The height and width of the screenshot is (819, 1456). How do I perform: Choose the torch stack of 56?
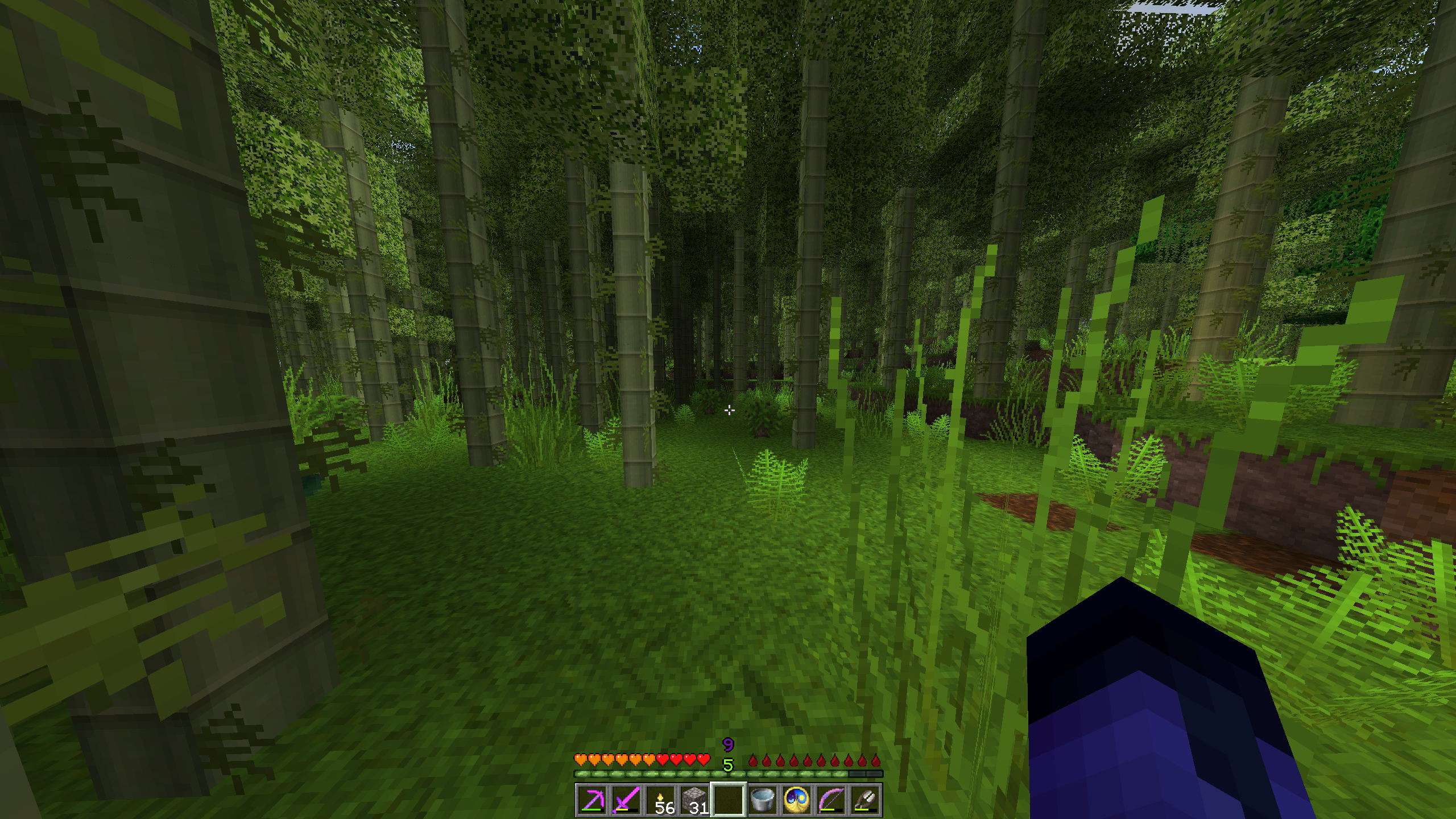660,800
